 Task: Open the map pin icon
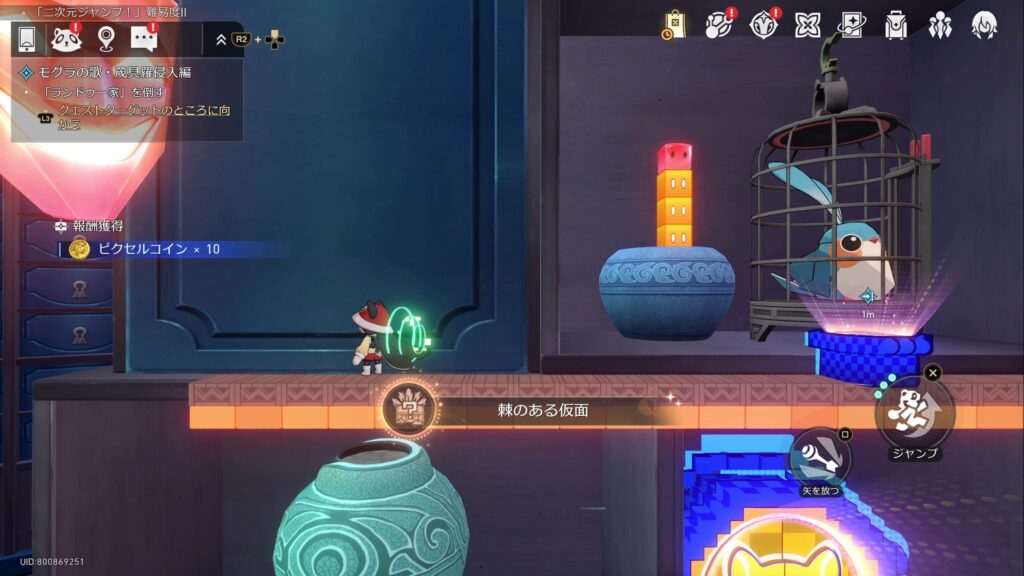click(x=106, y=39)
